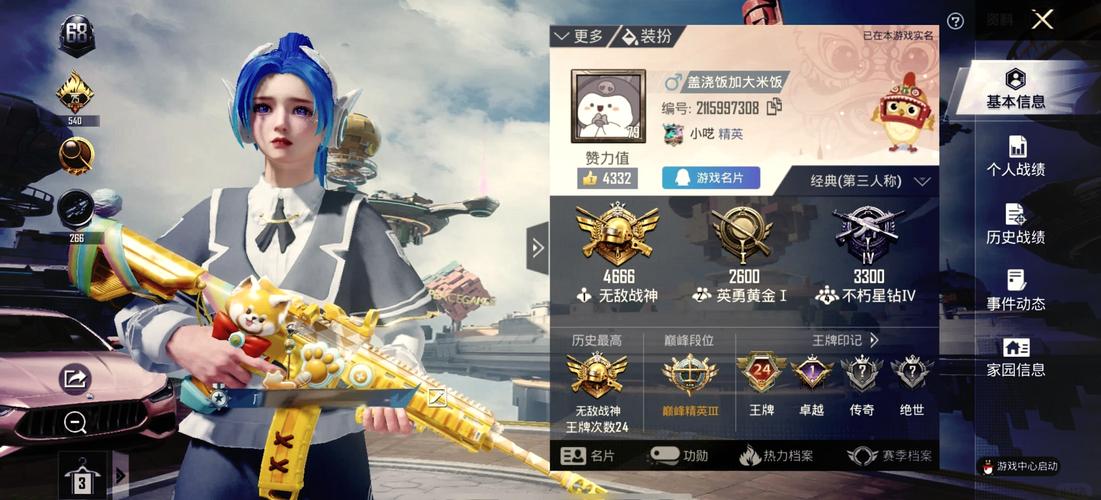1101x500 pixels.
Task: Open the 历史战绩 tab
Action: pyautogui.click(x=1016, y=224)
